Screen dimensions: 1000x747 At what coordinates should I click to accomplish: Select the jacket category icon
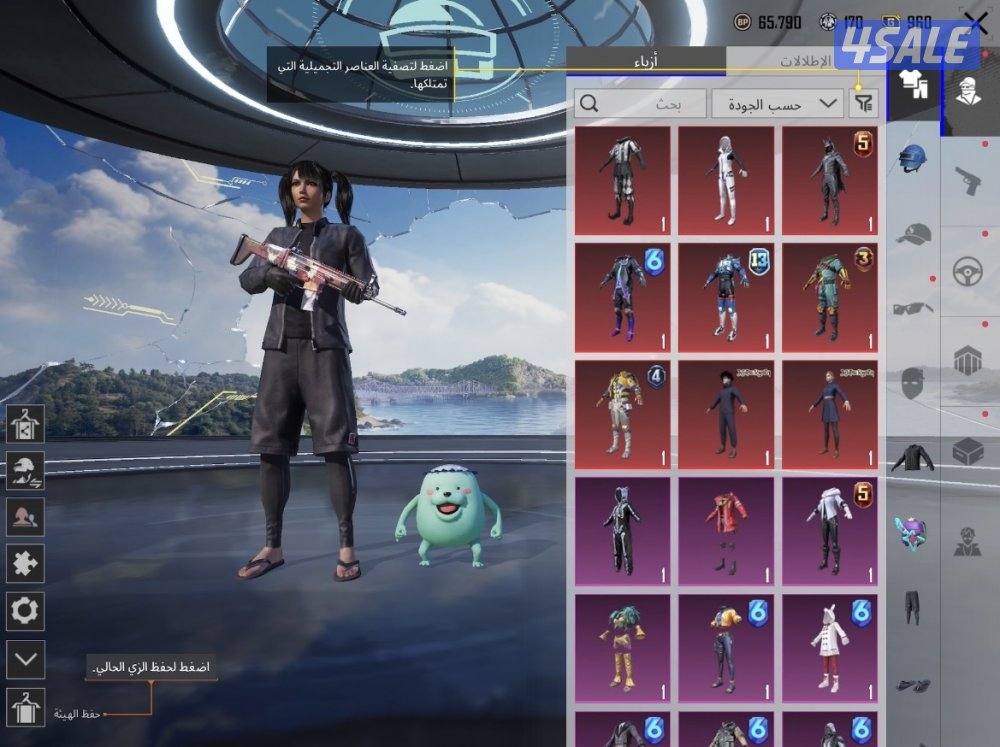912,458
